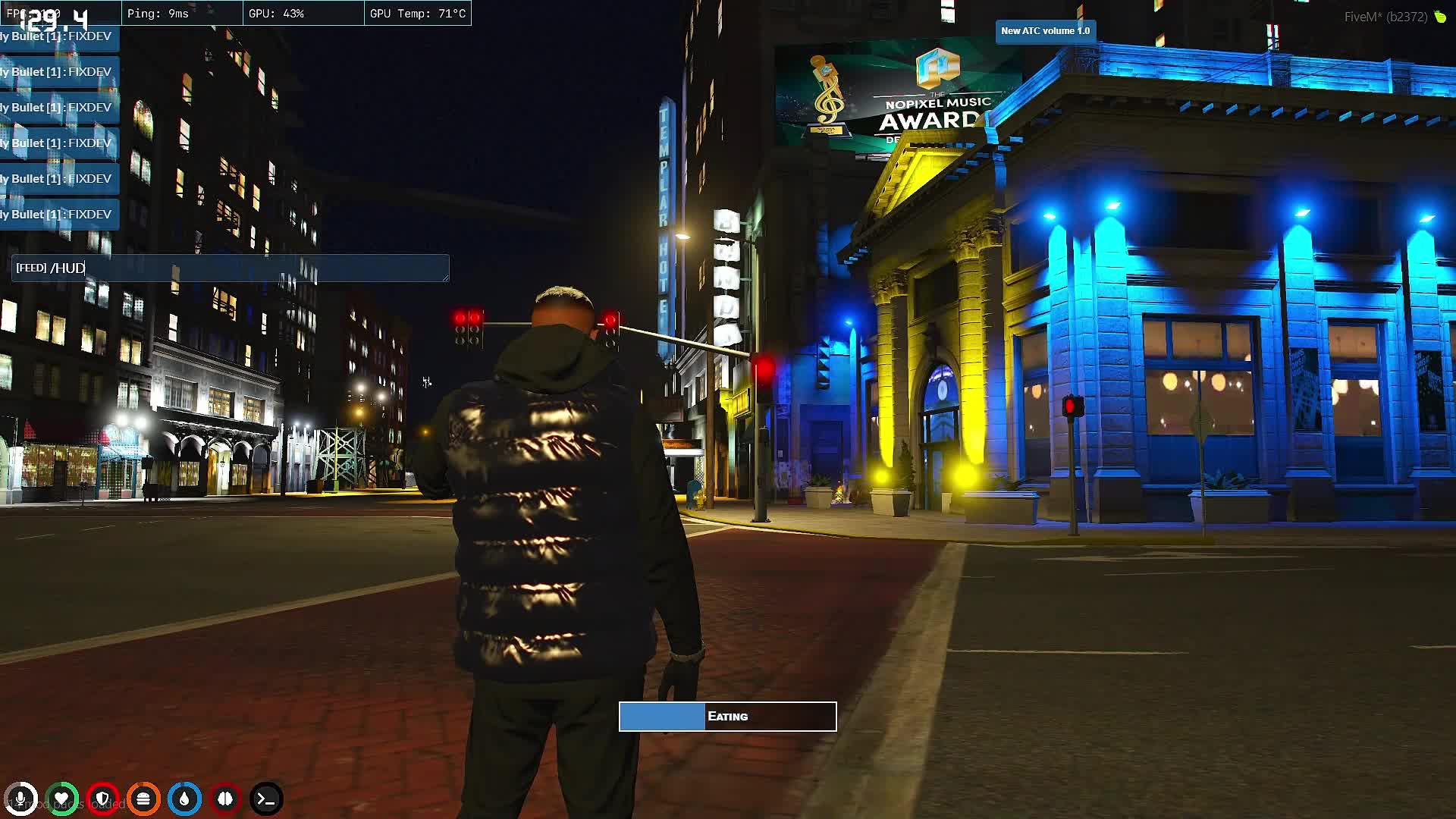The width and height of the screenshot is (1456, 819).
Task: Open the developer console prompt icon
Action: tap(266, 799)
